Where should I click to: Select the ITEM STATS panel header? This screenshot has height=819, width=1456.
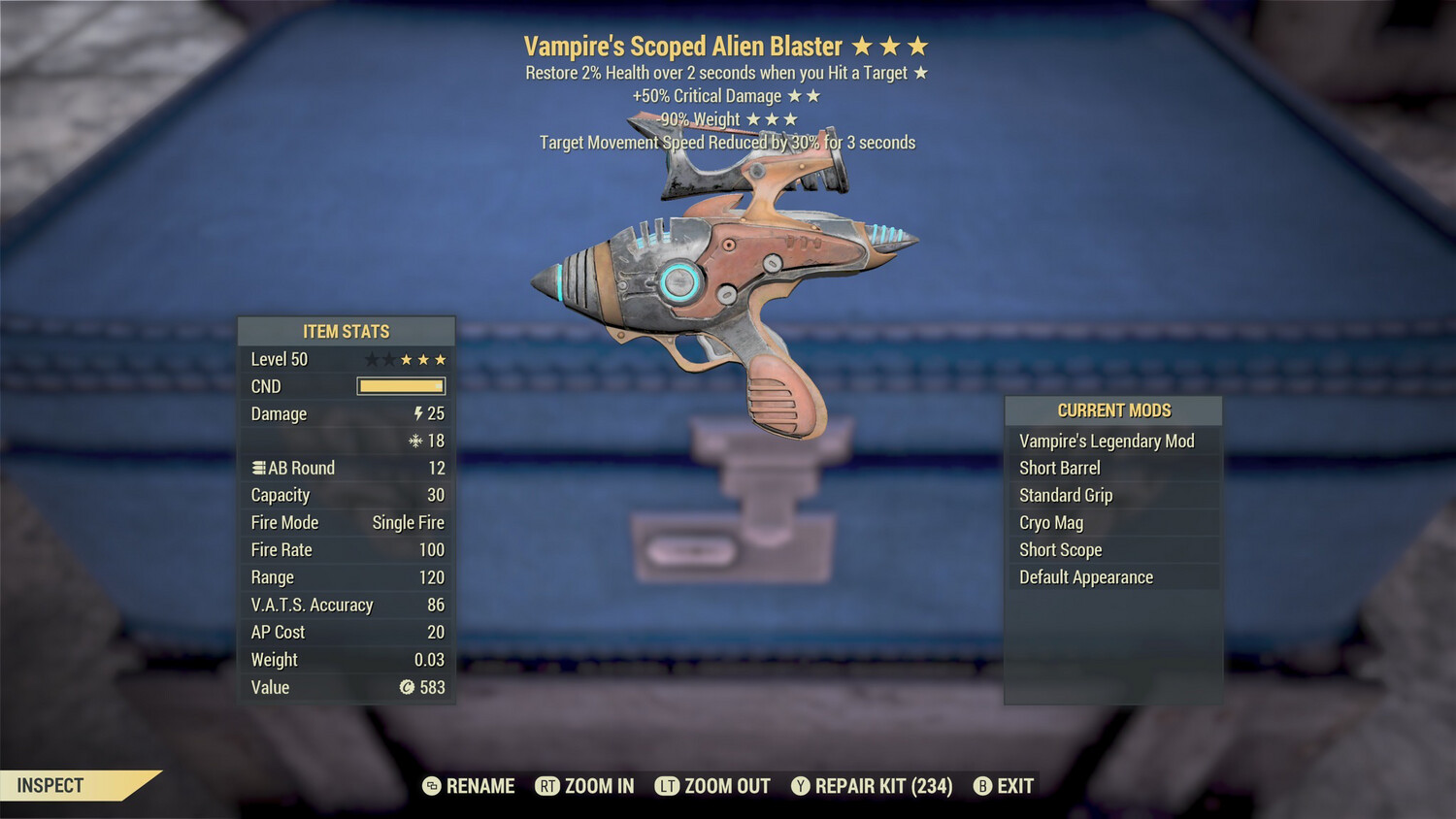(346, 331)
